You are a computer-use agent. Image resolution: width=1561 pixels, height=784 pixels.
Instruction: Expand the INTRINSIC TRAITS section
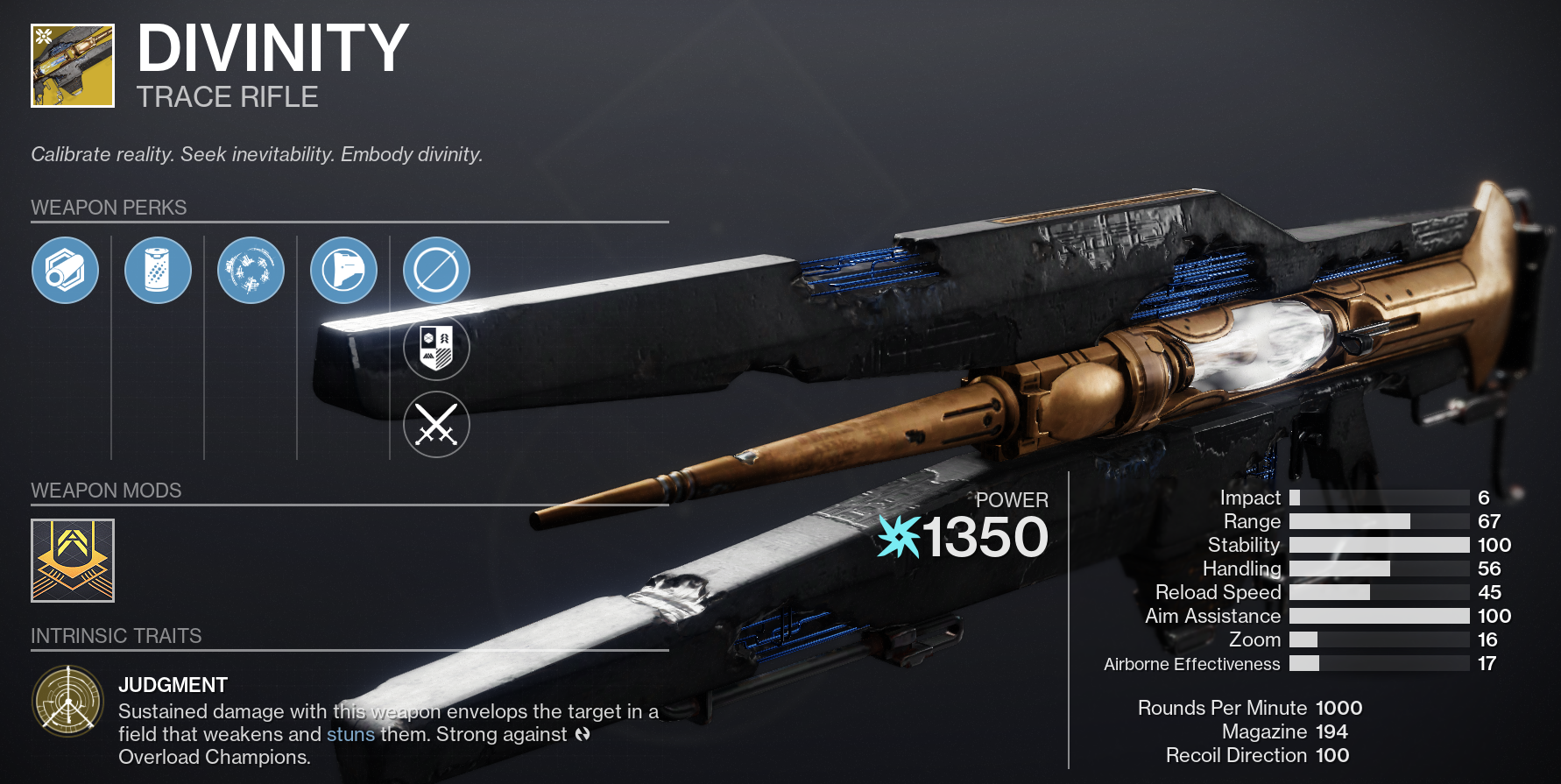pyautogui.click(x=117, y=636)
